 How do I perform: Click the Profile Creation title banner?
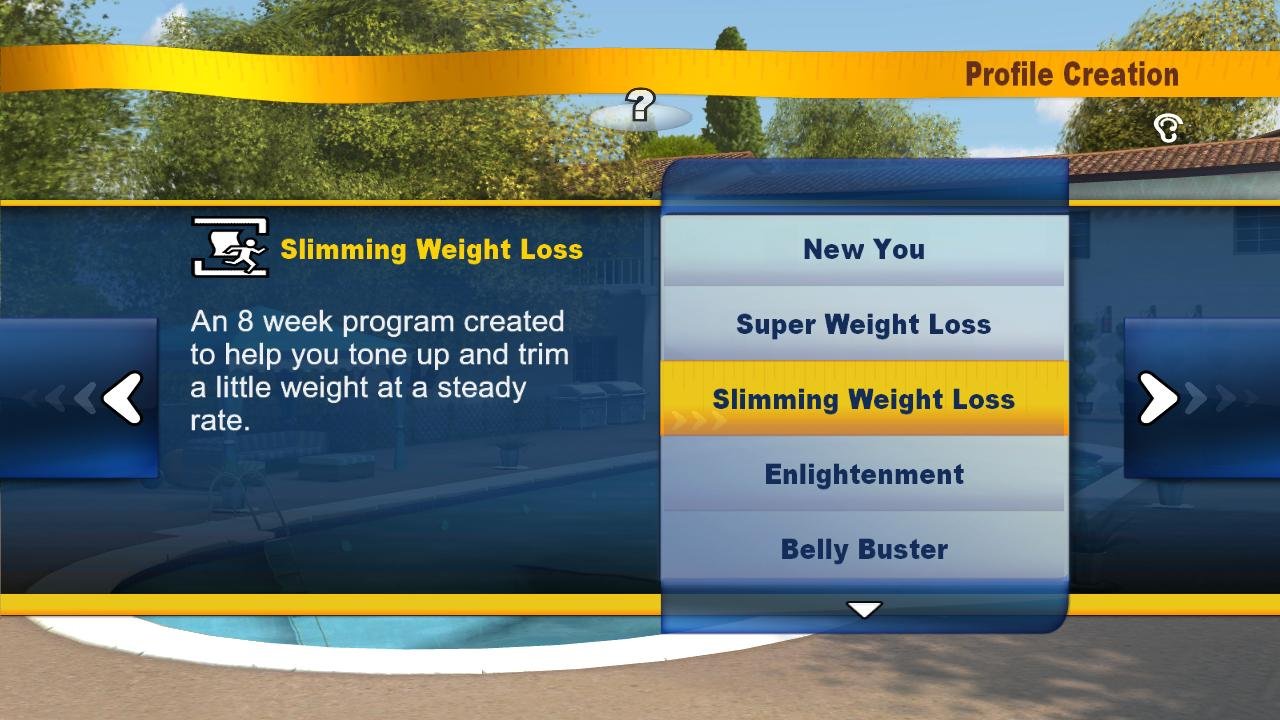click(x=1071, y=74)
